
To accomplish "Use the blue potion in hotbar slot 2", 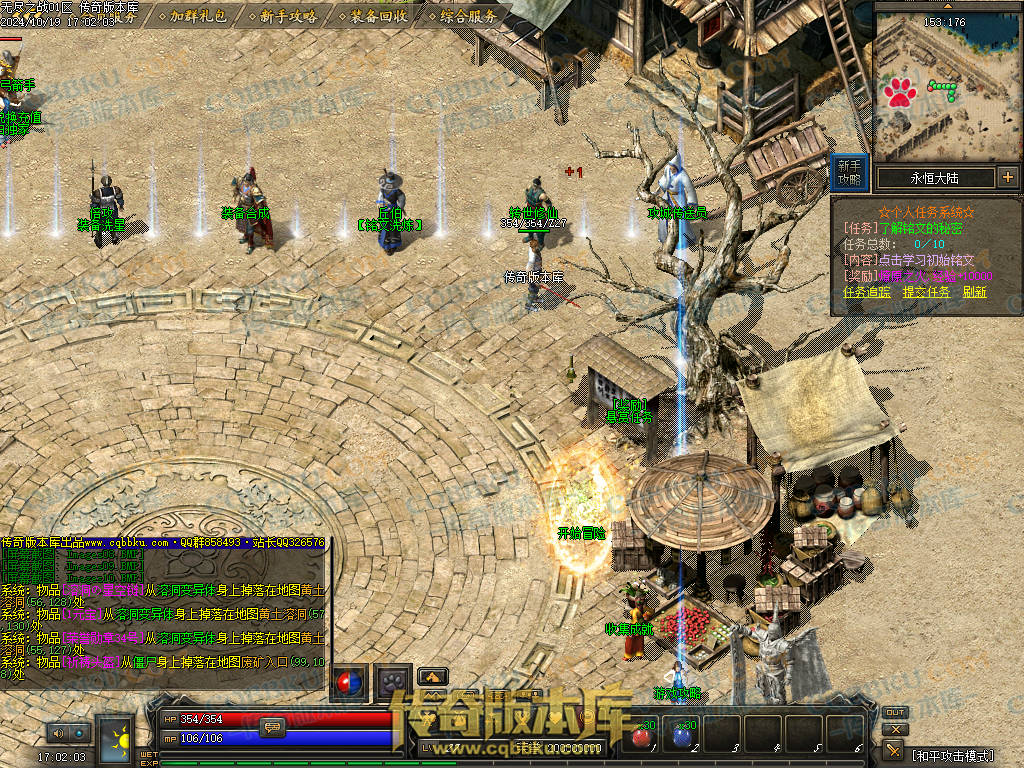I will [683, 736].
